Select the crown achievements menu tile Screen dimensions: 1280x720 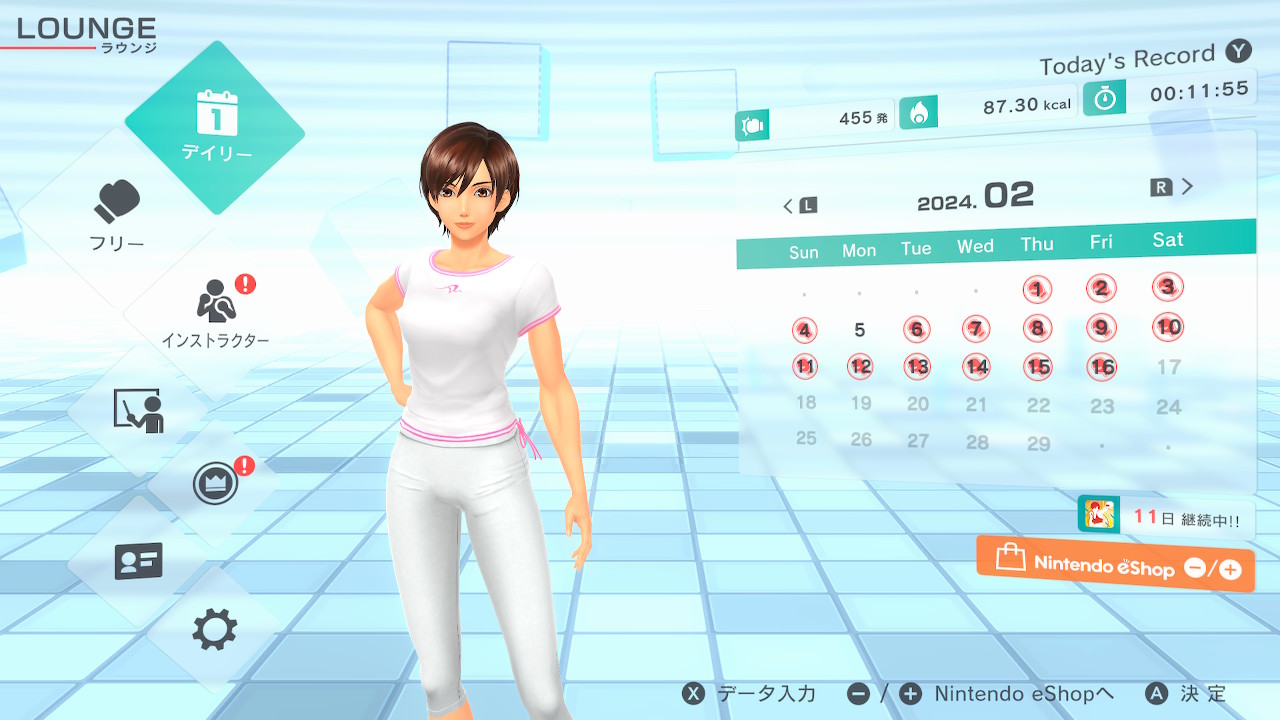click(x=215, y=485)
